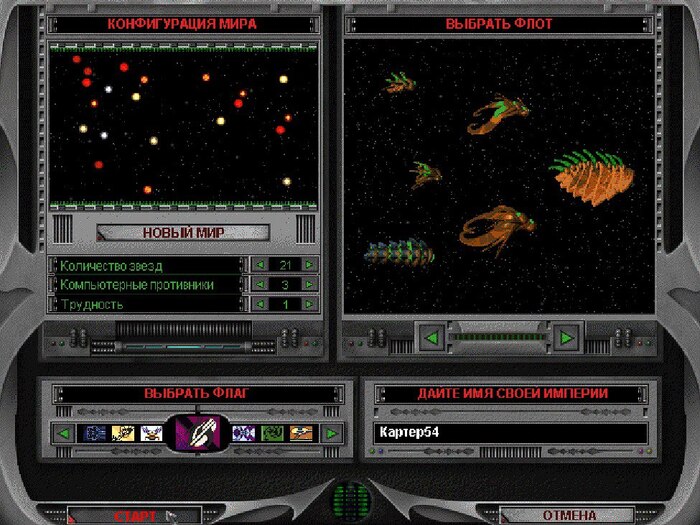700x525 pixels.
Task: Cycle flags with the left arrow
Action: (x=64, y=434)
